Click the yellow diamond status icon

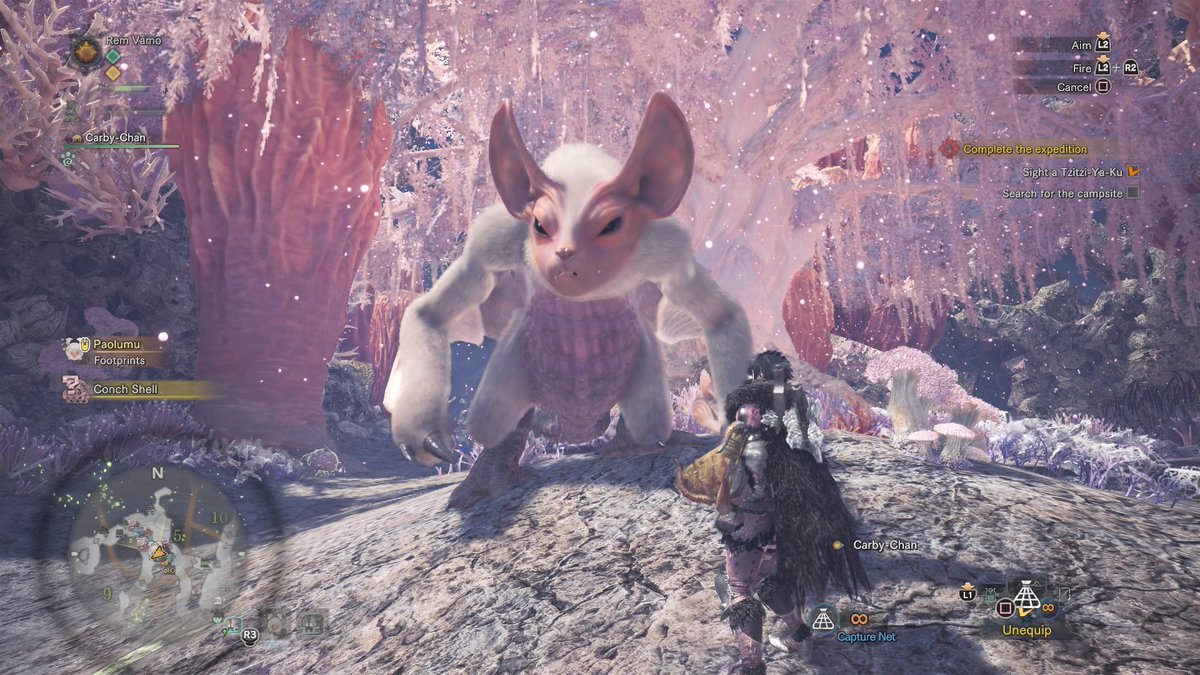click(113, 73)
